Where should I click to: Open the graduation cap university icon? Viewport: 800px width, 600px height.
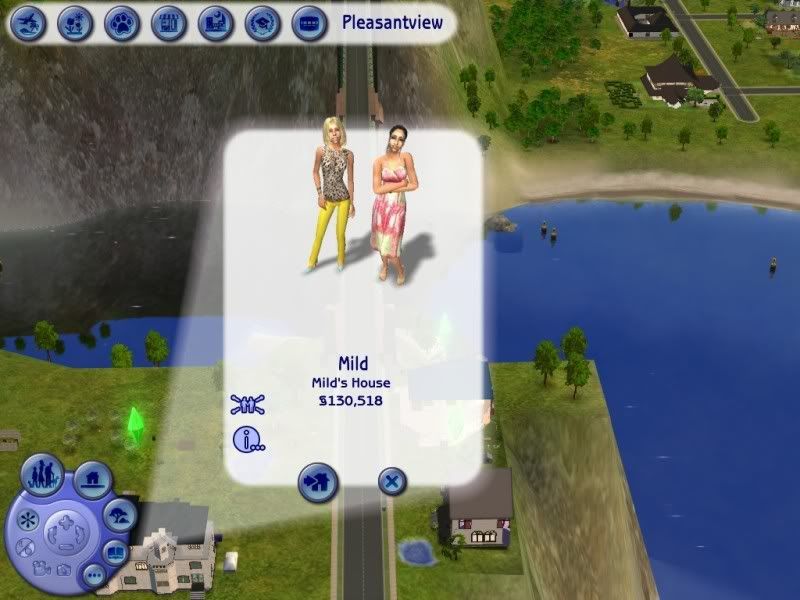262,22
